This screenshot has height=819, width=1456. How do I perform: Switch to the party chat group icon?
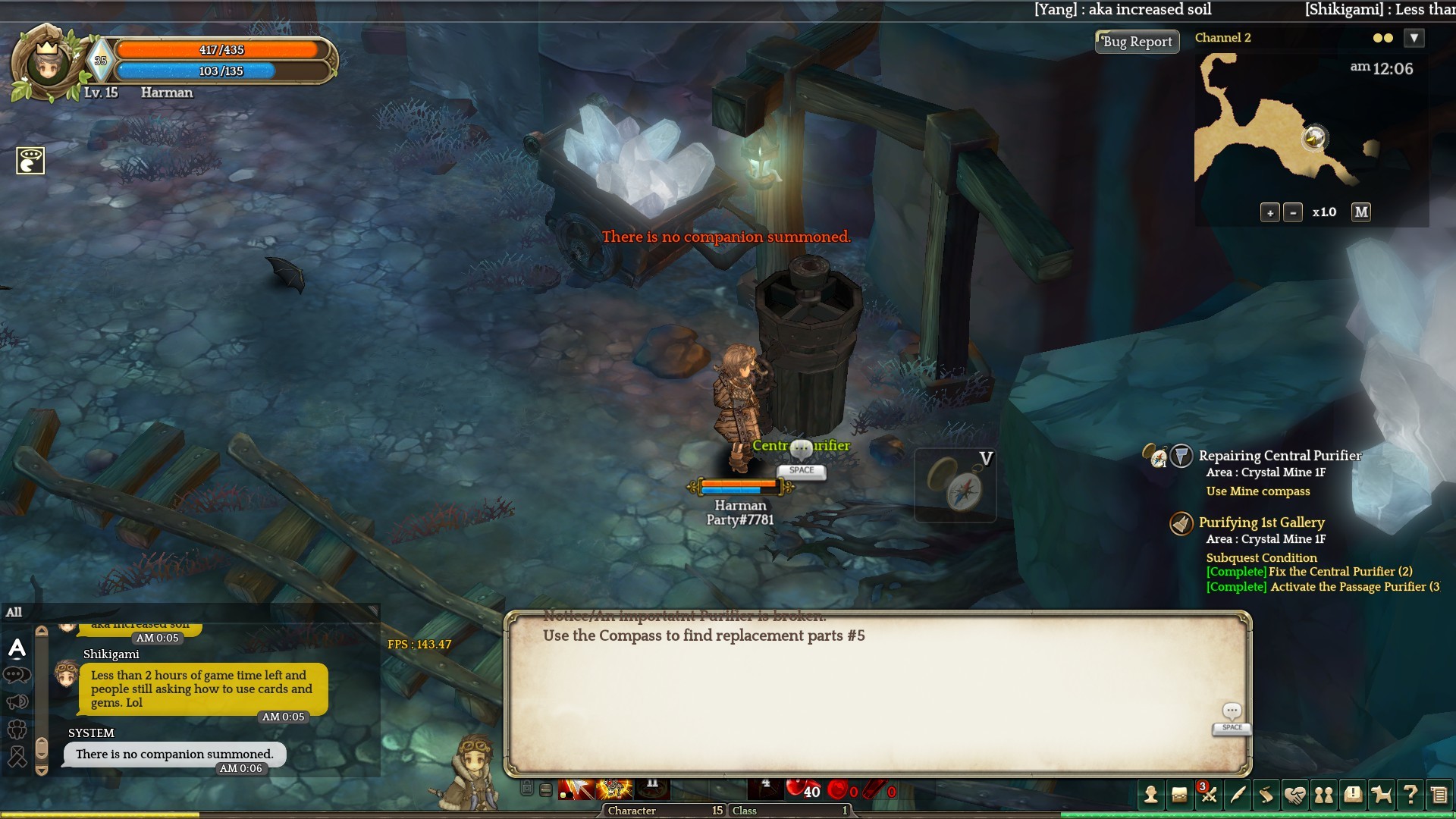coord(17,730)
